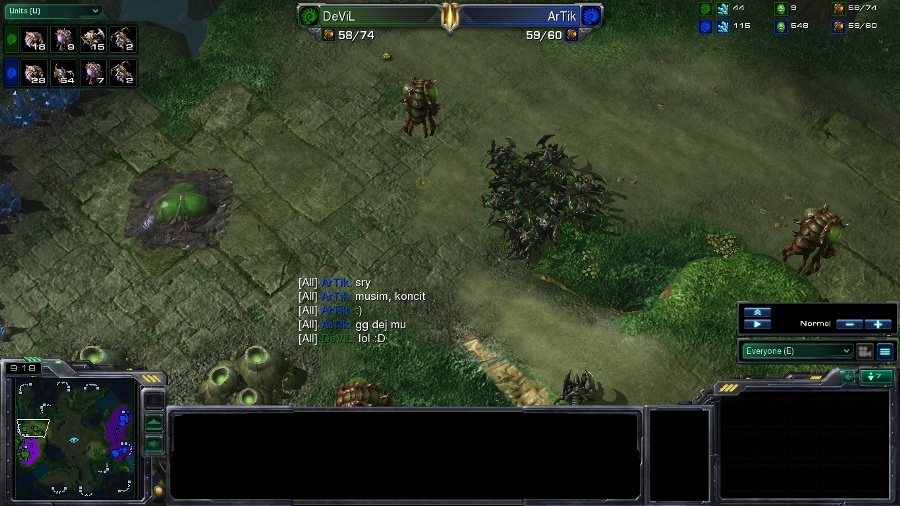Increase replay speed with the plus button
The width and height of the screenshot is (900, 506).
[x=877, y=324]
